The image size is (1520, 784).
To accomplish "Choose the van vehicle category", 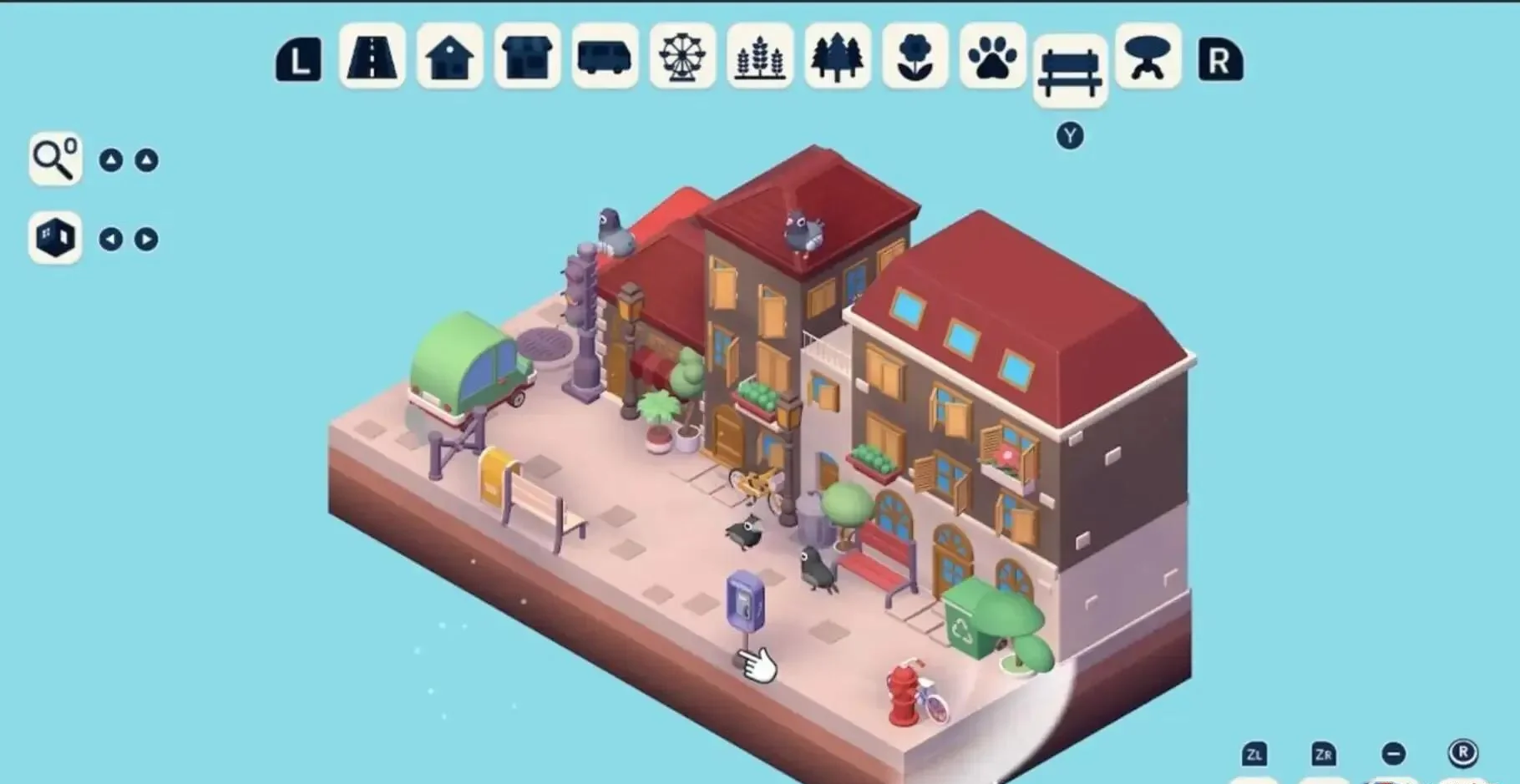I will pyautogui.click(x=605, y=59).
